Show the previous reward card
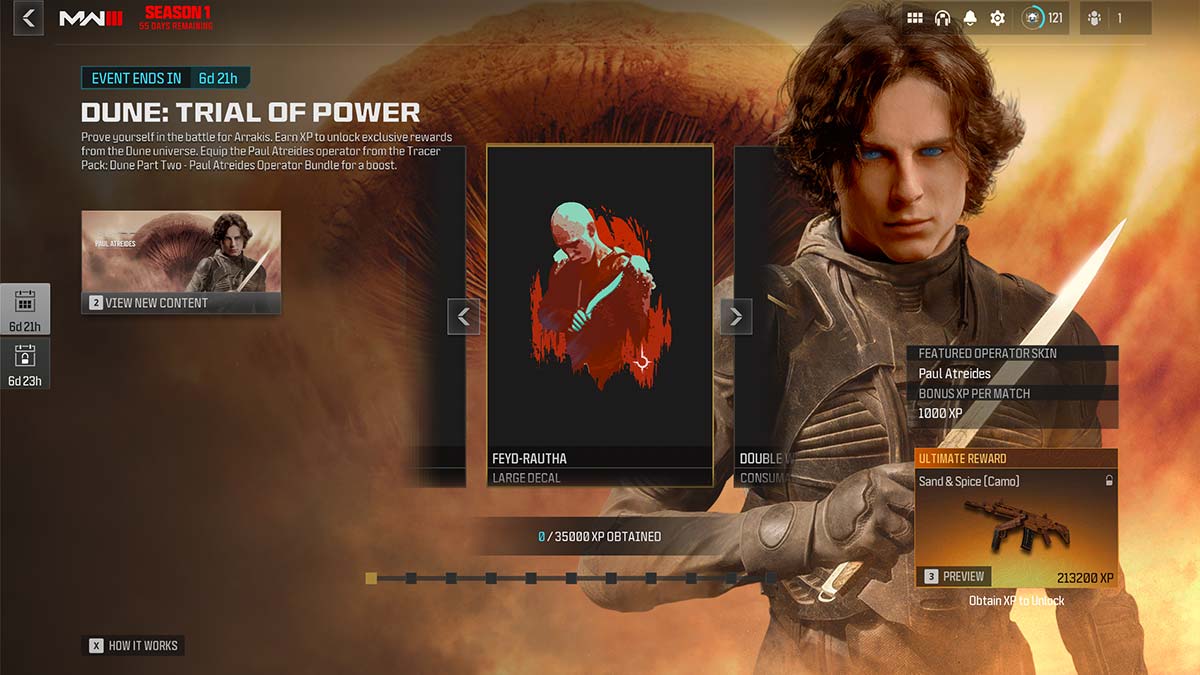 coord(463,317)
